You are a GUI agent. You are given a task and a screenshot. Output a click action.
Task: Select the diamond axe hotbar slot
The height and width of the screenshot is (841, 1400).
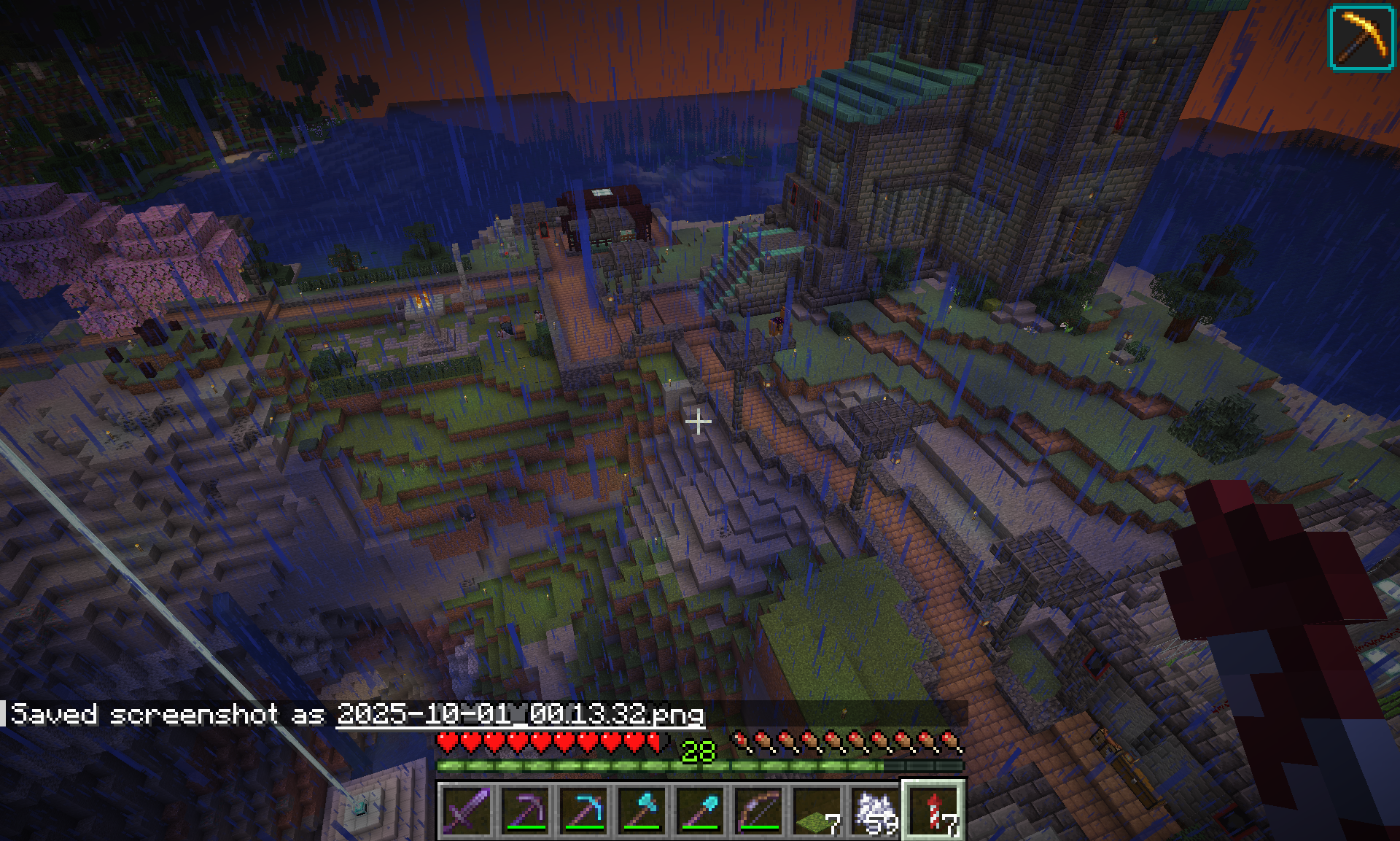pos(642,810)
